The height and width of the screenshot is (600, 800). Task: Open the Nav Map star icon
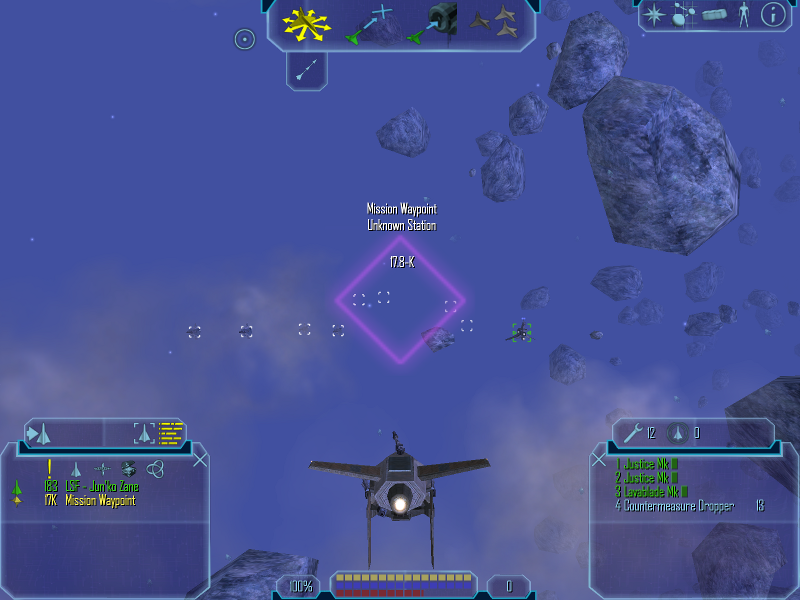655,15
